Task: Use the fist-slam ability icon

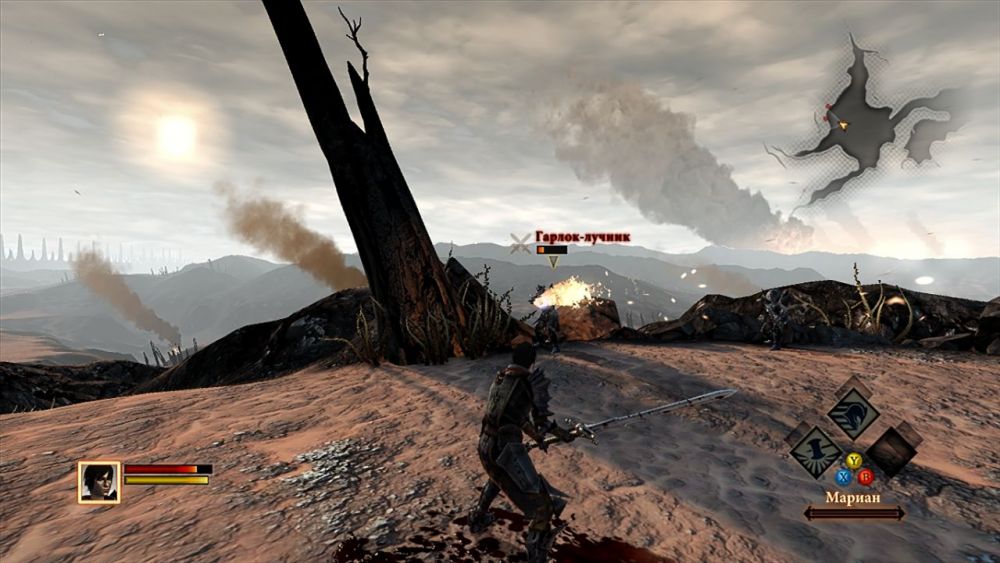Action: pyautogui.click(x=815, y=451)
